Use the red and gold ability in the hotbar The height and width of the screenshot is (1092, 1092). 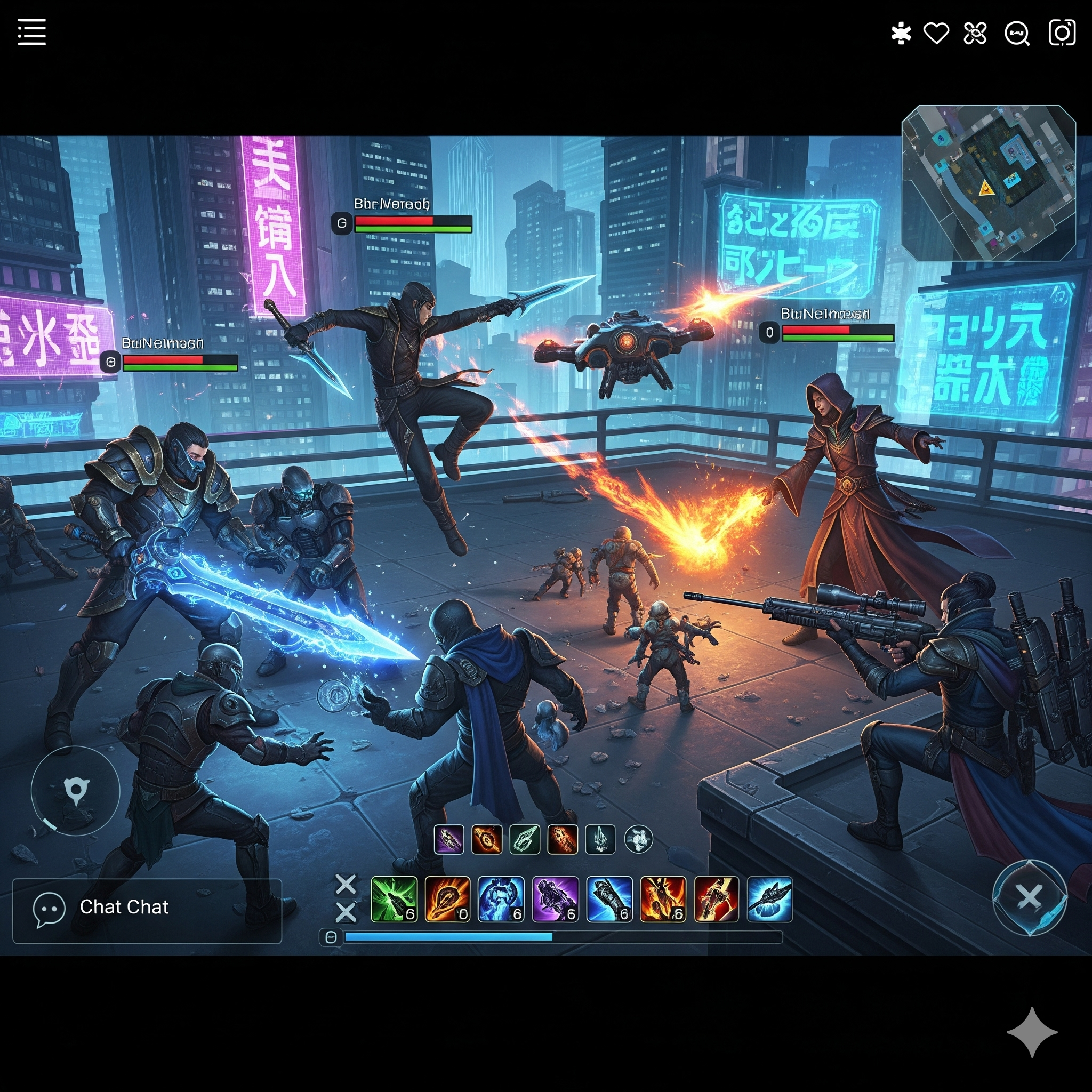(716, 898)
